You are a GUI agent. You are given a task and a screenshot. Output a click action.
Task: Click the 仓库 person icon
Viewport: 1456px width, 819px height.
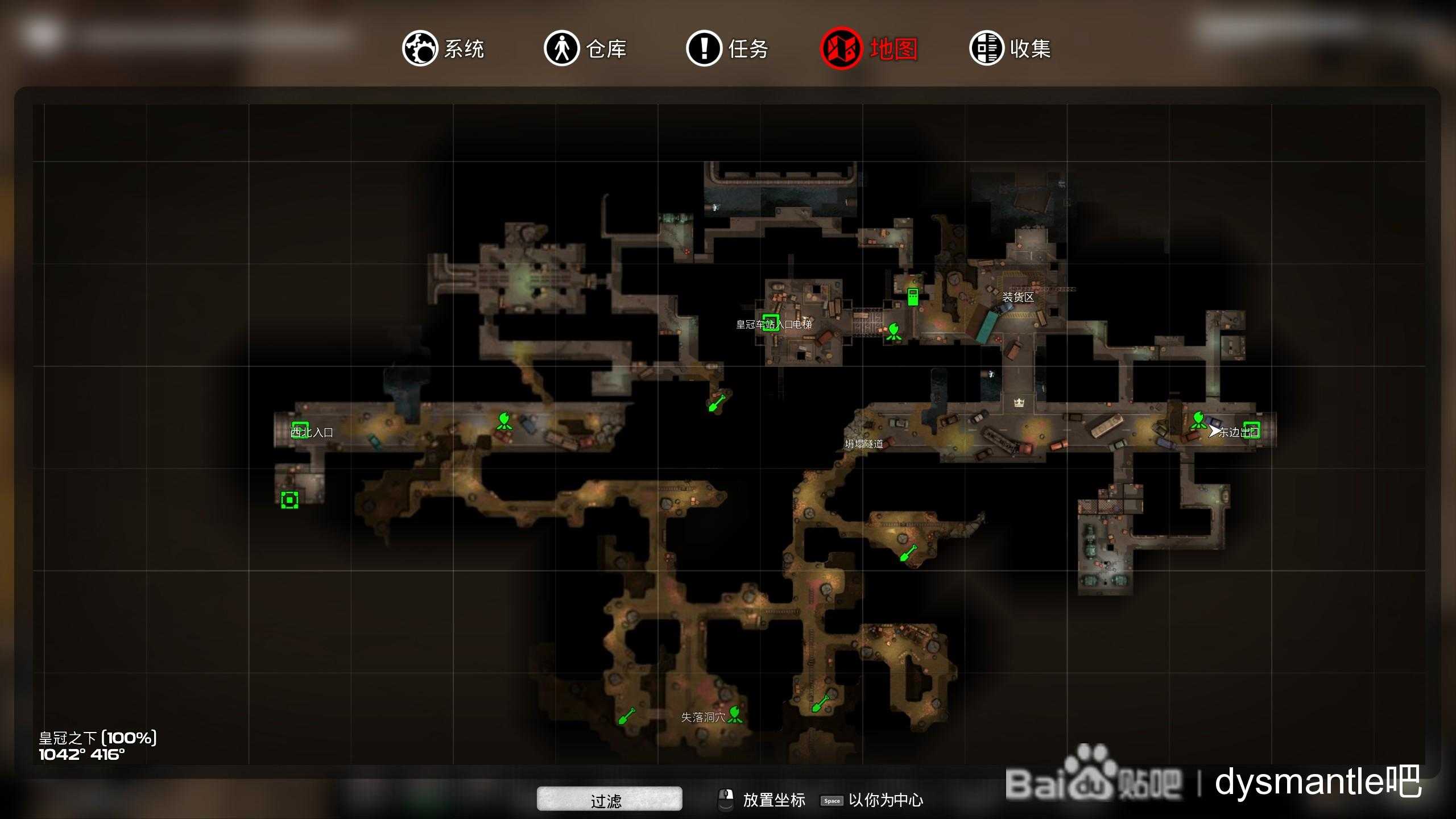click(x=562, y=49)
